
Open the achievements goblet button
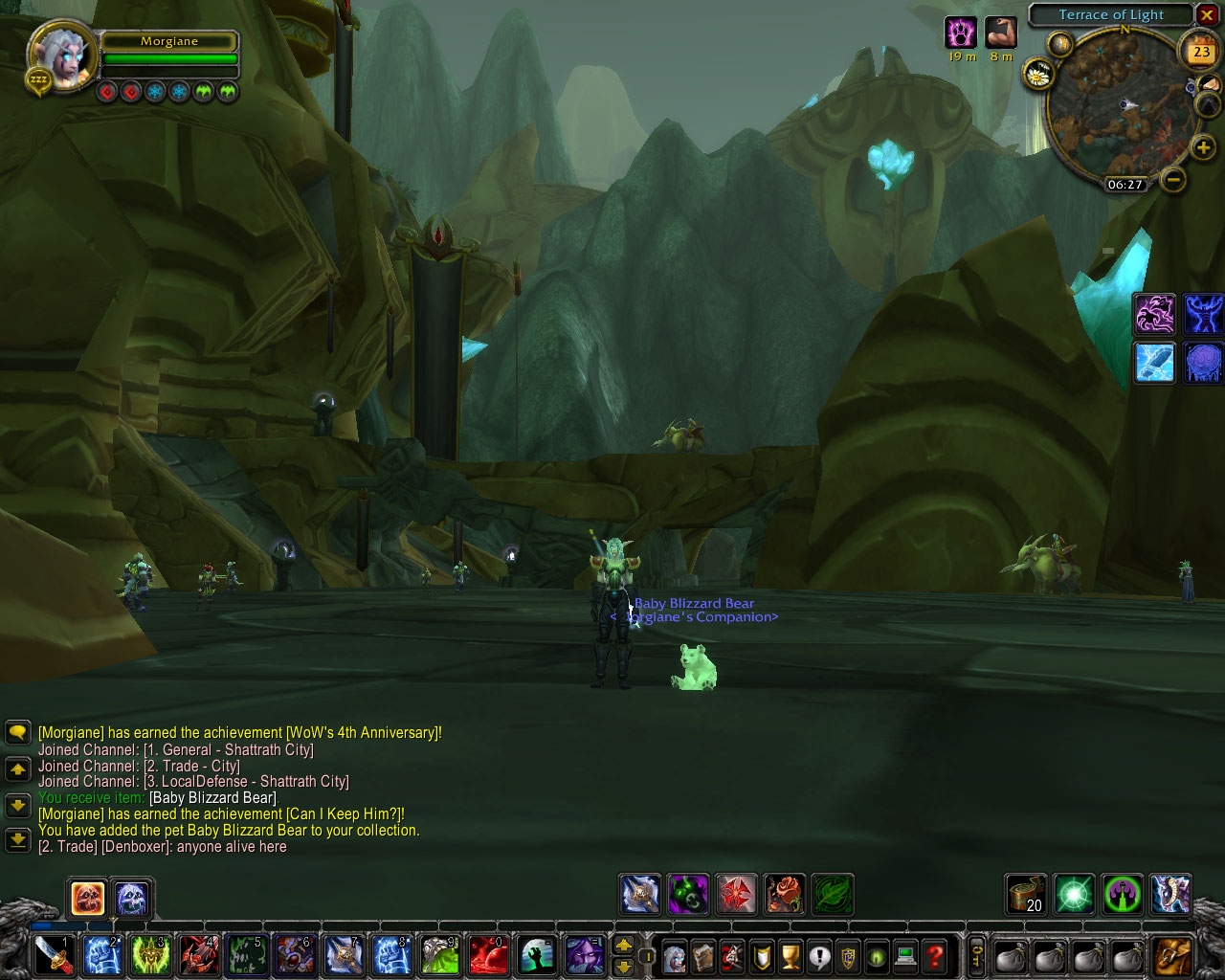[791, 956]
